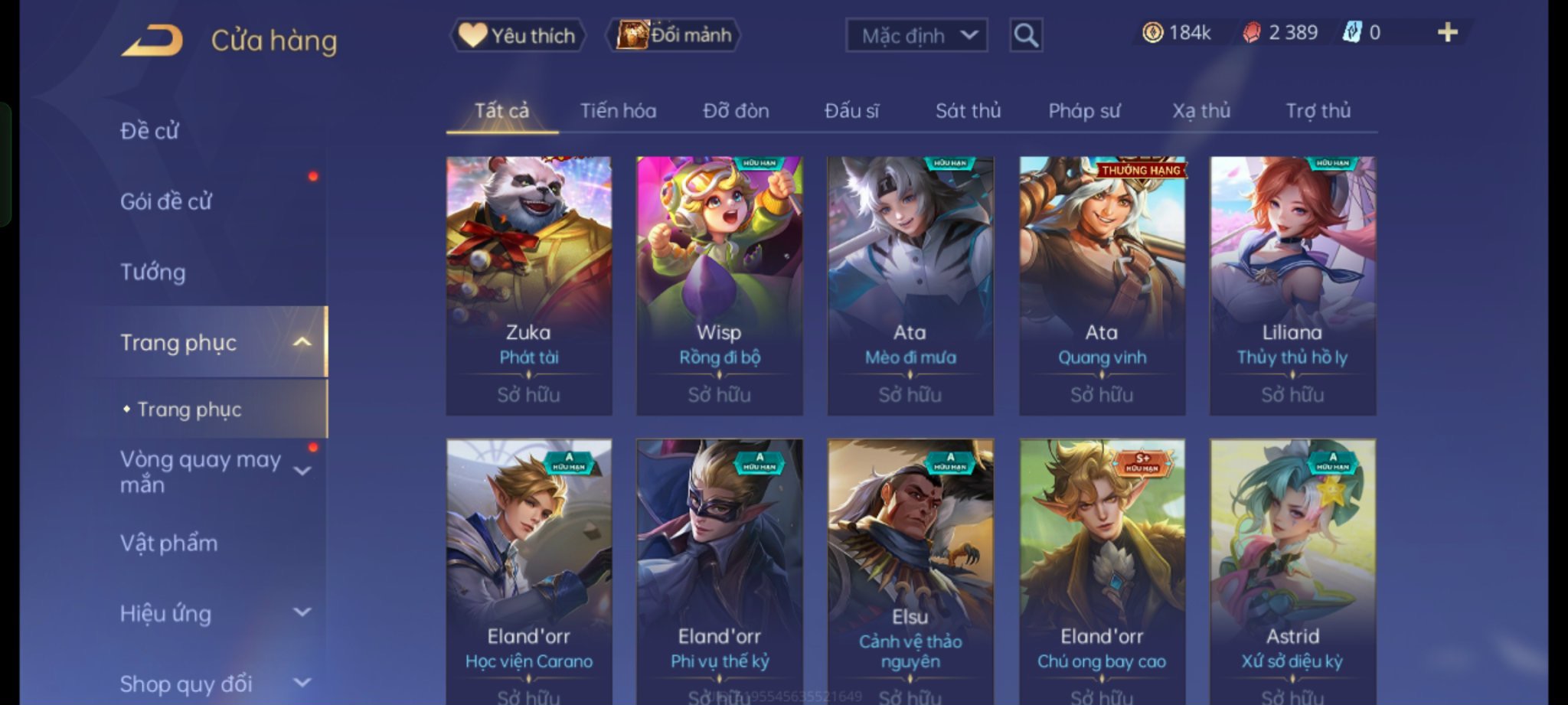Viewport: 1568px width, 705px height.
Task: Add currency with the plus button
Action: [x=1447, y=32]
